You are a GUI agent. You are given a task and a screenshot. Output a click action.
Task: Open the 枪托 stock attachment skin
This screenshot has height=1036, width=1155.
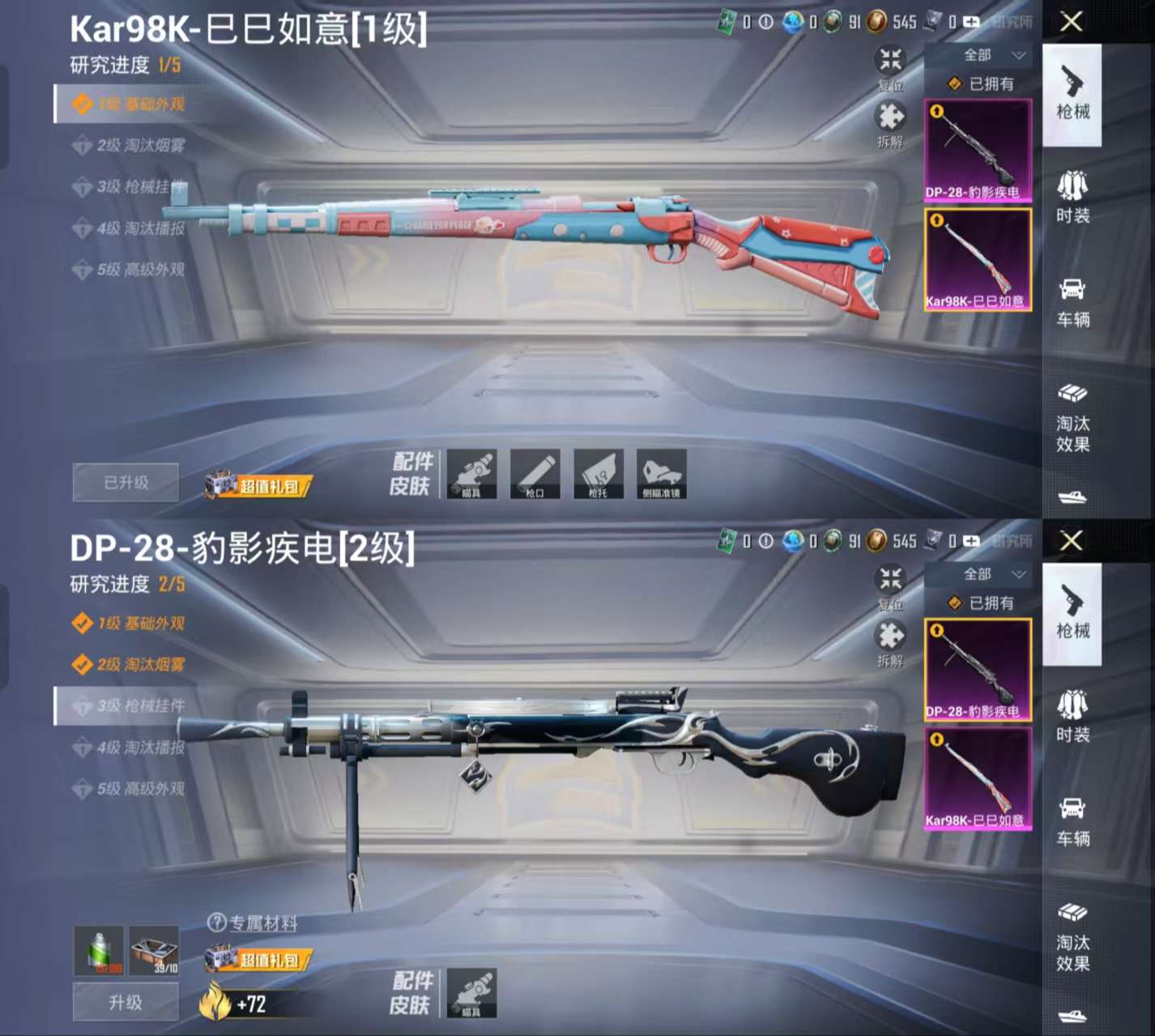pyautogui.click(x=599, y=474)
